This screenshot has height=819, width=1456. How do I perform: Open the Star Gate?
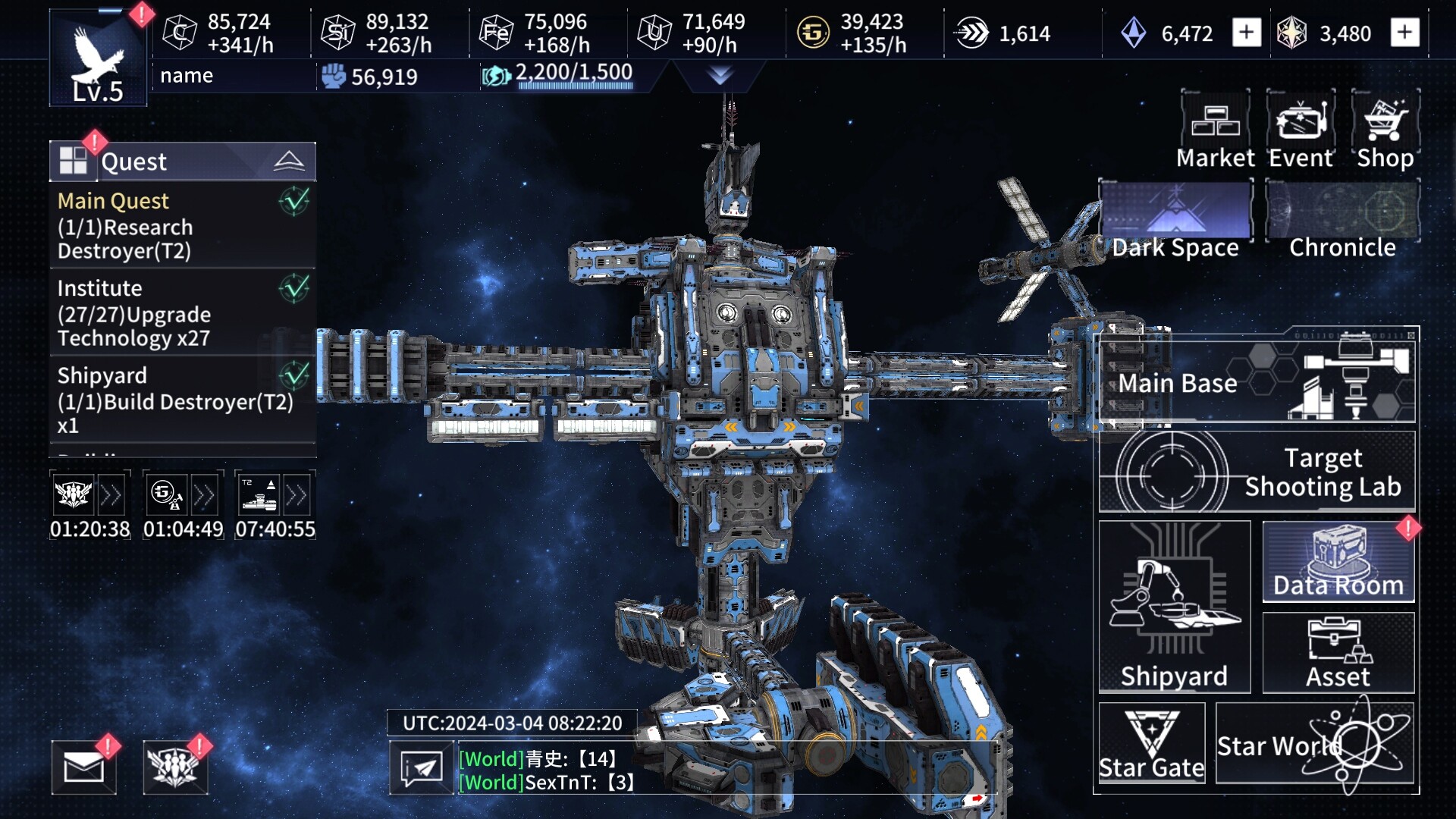(1152, 743)
